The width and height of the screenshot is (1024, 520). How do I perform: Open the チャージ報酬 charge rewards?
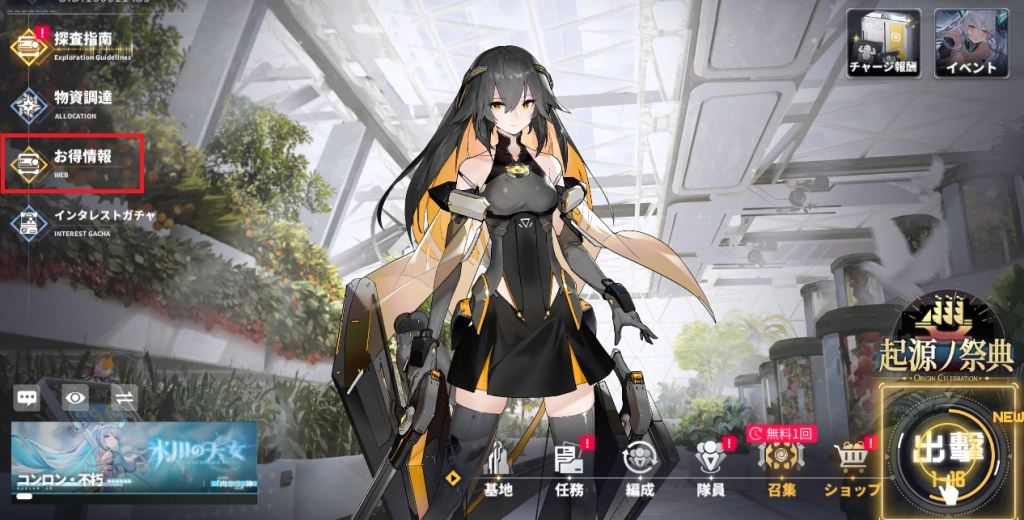tap(884, 43)
